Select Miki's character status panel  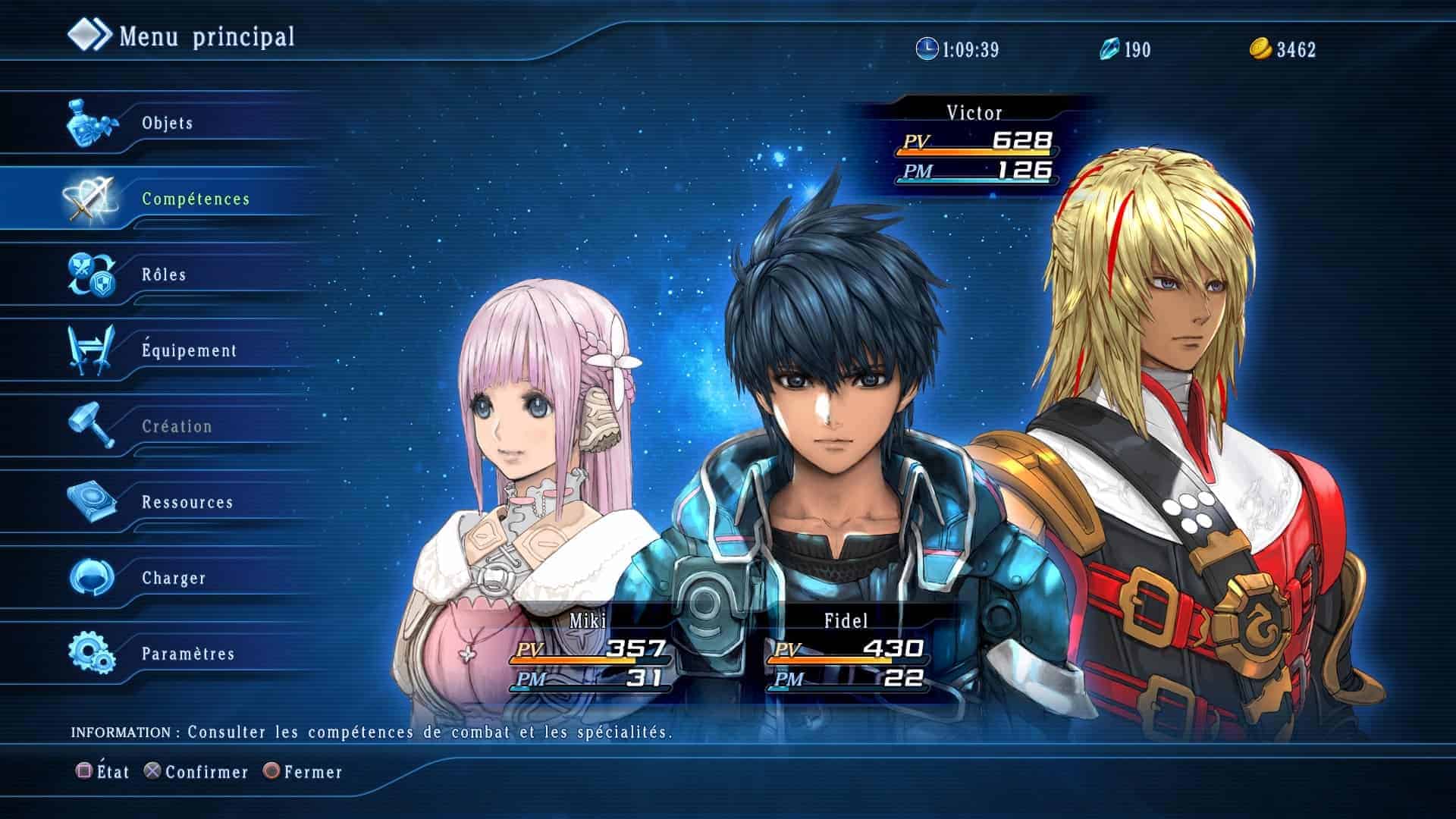click(588, 651)
